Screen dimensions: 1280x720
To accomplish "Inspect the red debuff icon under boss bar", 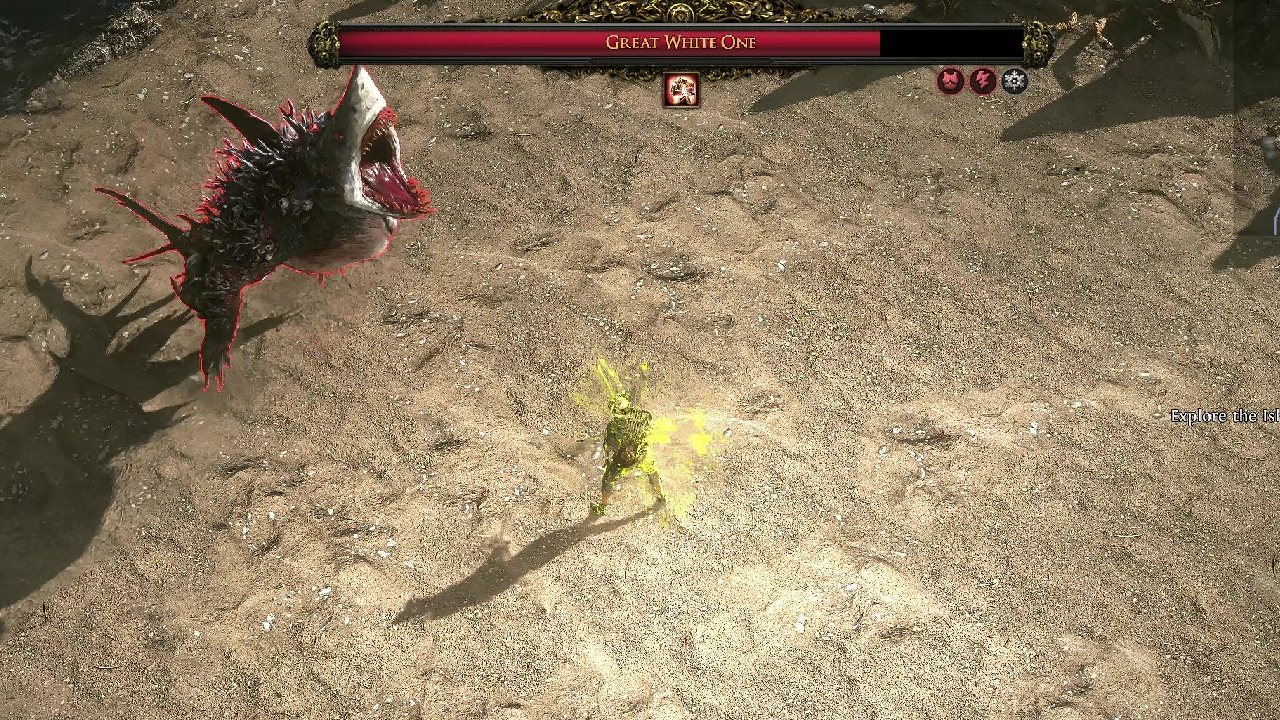I will click(681, 91).
